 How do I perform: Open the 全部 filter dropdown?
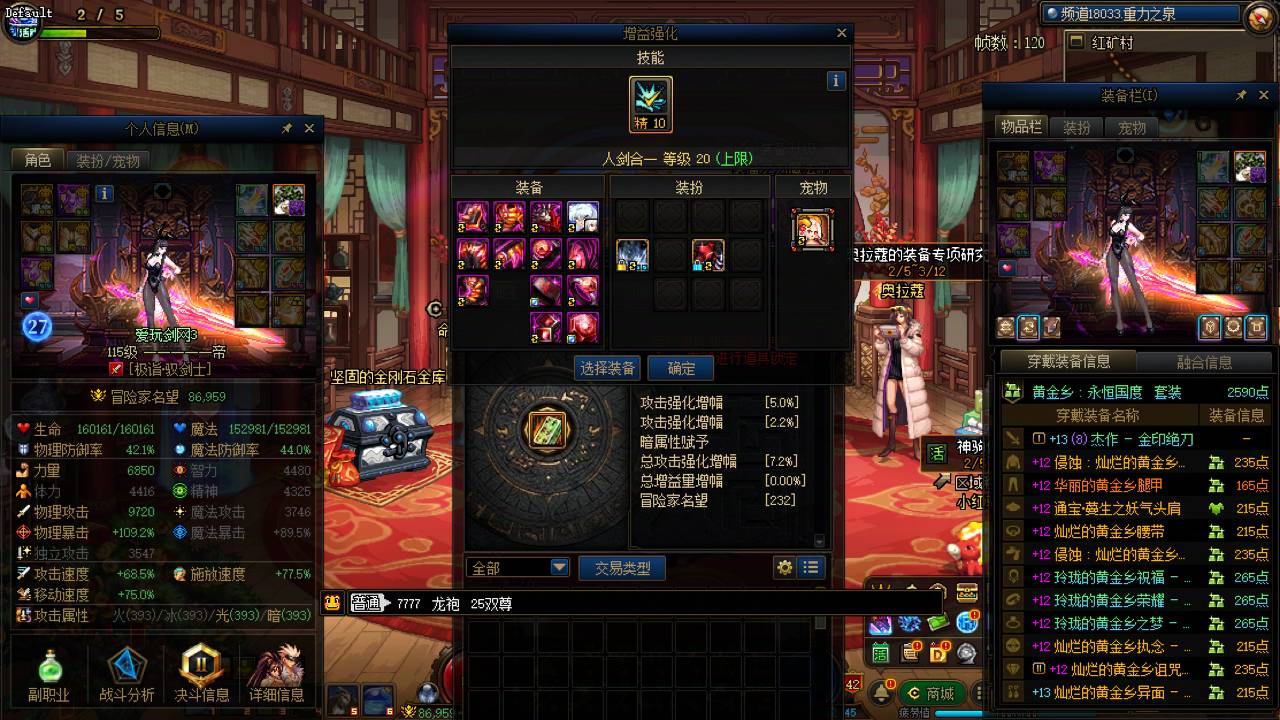coord(556,567)
